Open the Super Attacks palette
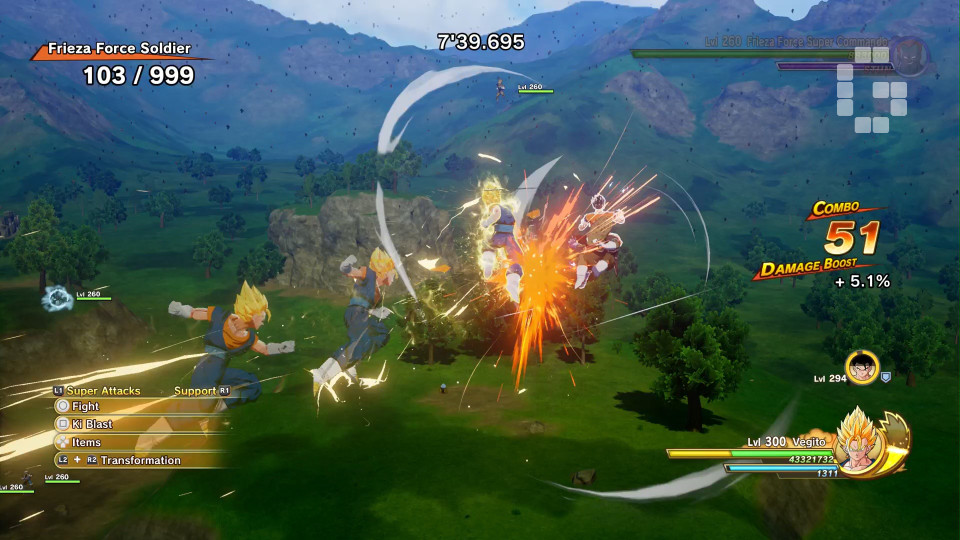This screenshot has height=540, width=960. [103, 391]
